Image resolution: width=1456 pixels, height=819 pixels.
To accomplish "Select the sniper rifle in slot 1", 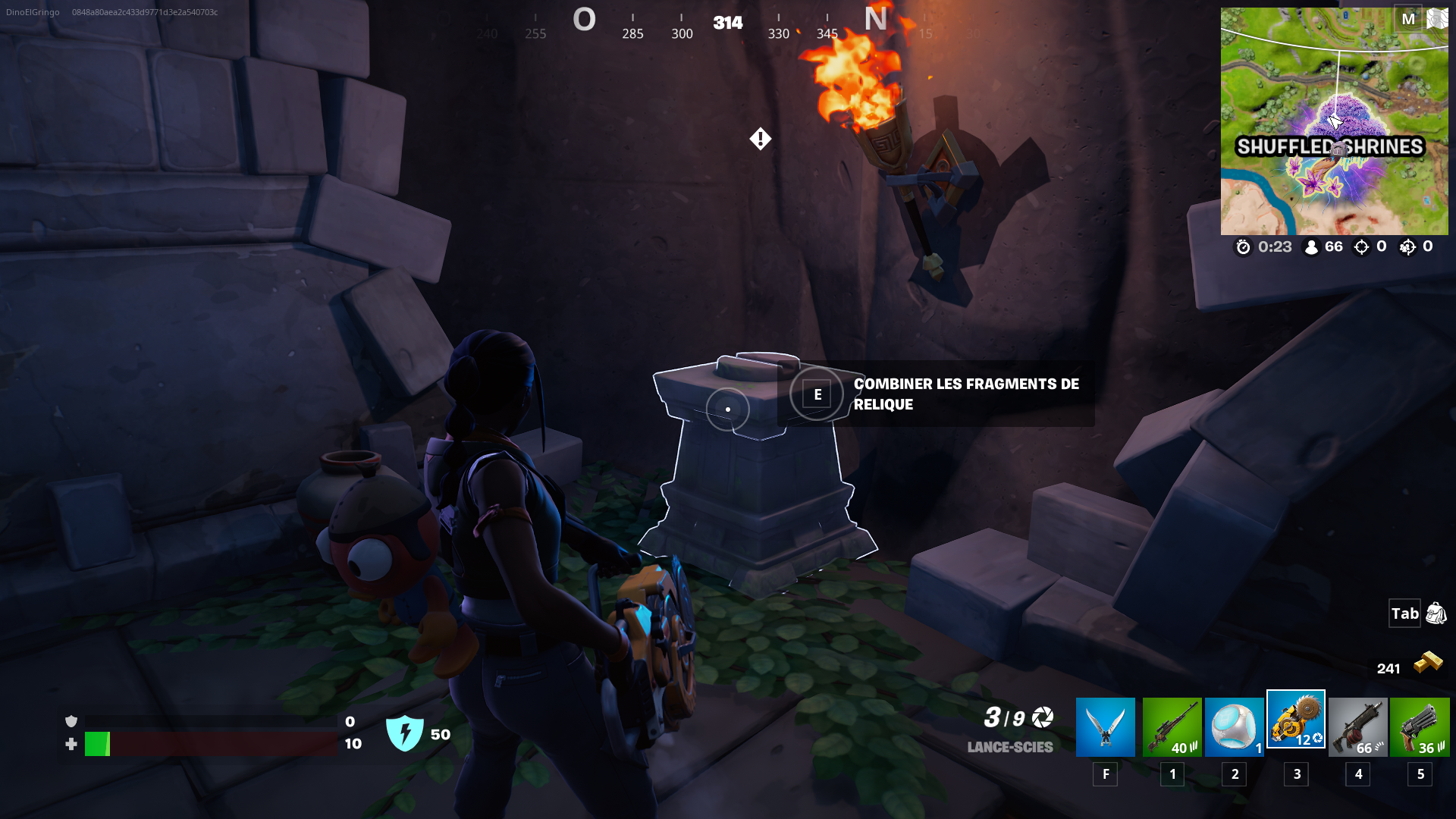I will point(1172,726).
